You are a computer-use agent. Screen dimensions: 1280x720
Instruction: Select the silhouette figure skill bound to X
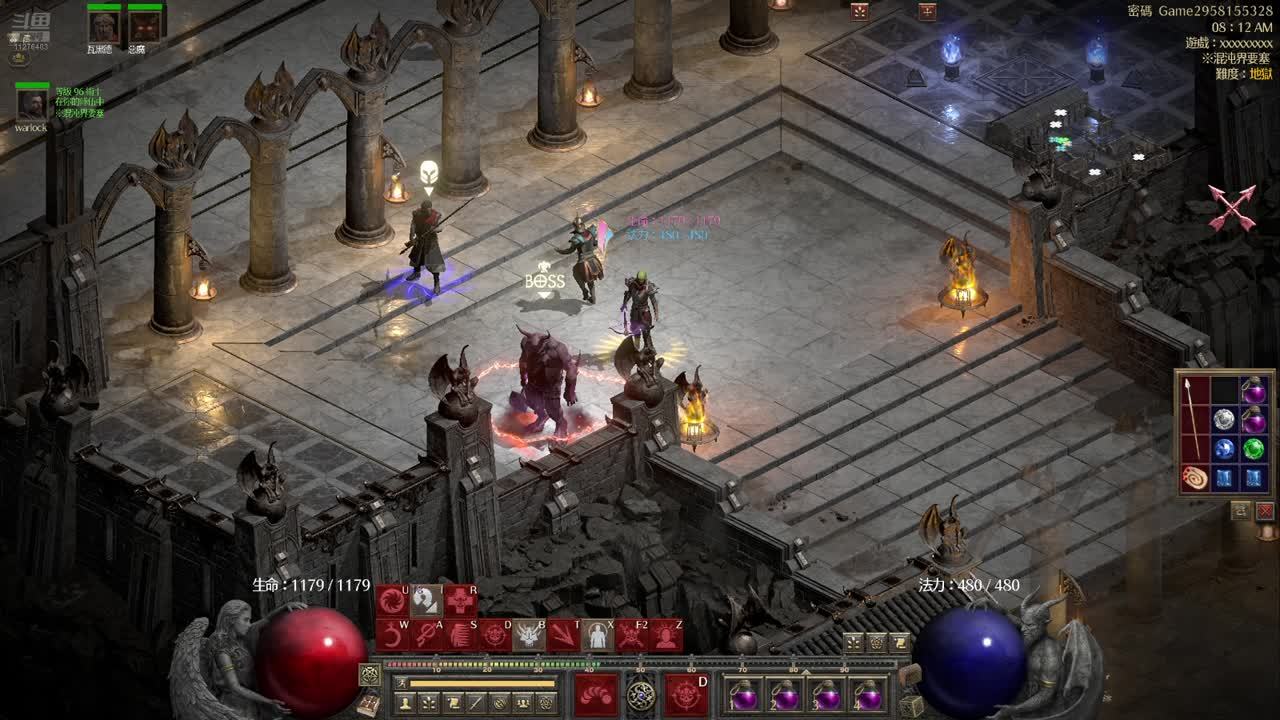tap(597, 635)
